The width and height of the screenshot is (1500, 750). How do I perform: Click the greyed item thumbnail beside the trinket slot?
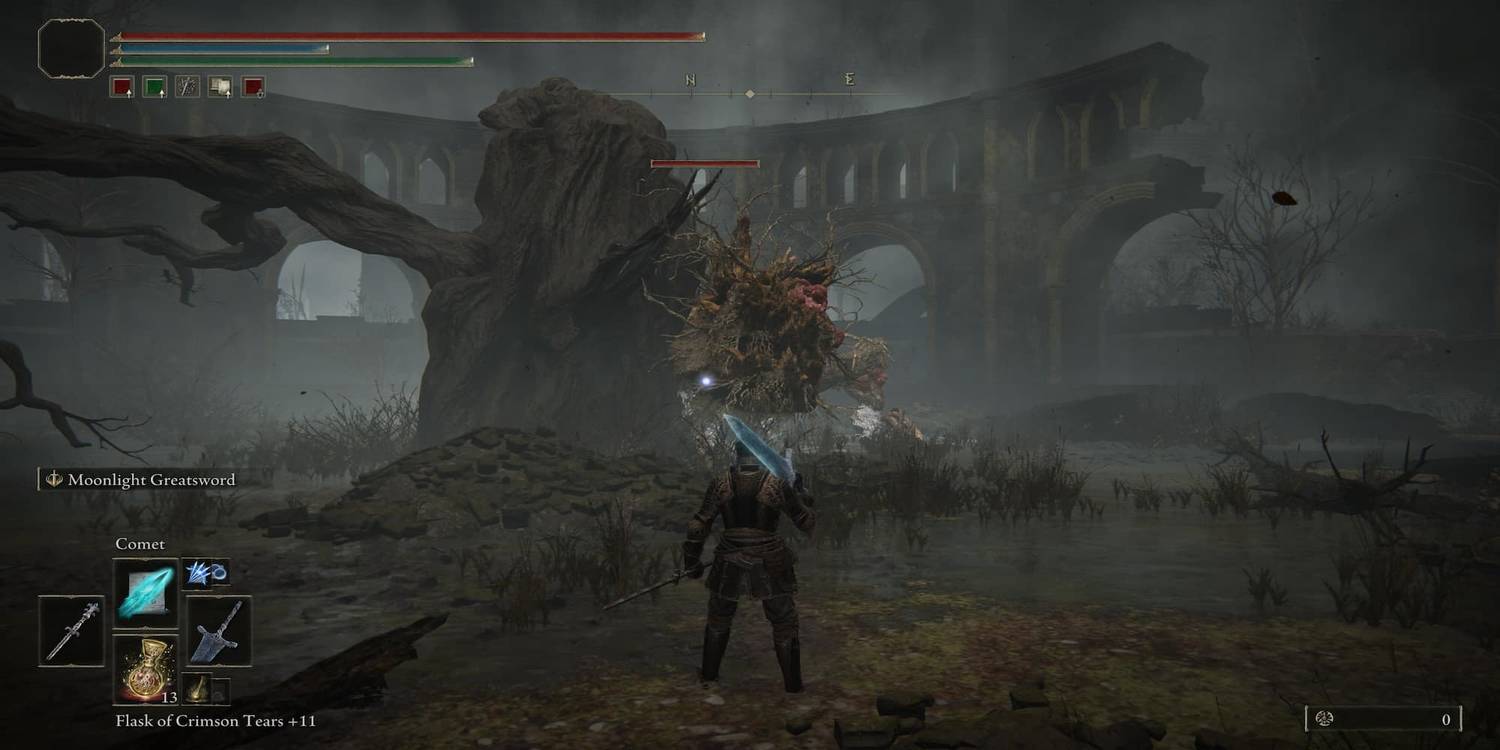point(222,694)
